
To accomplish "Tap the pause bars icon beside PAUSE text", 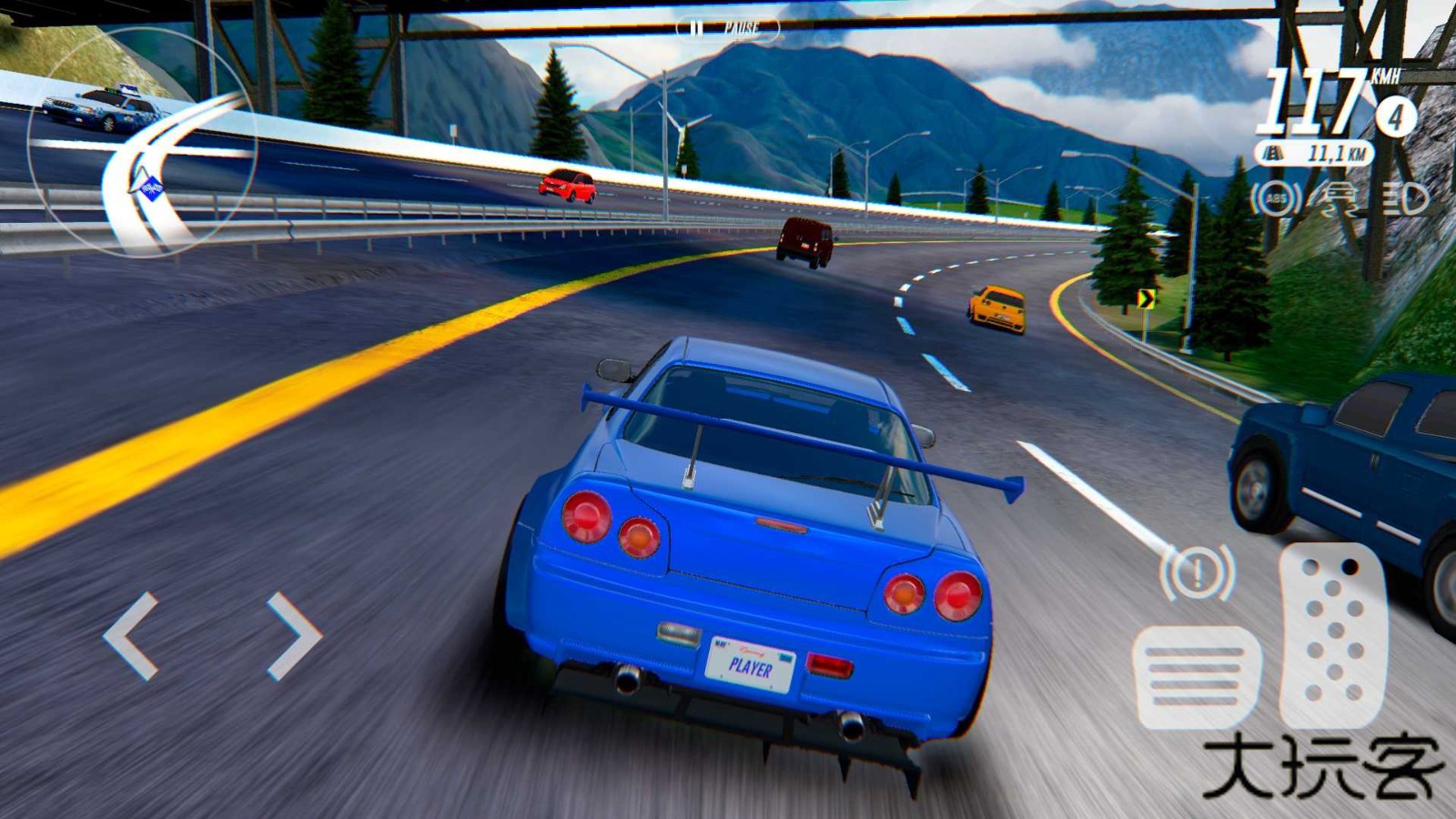I will point(696,27).
